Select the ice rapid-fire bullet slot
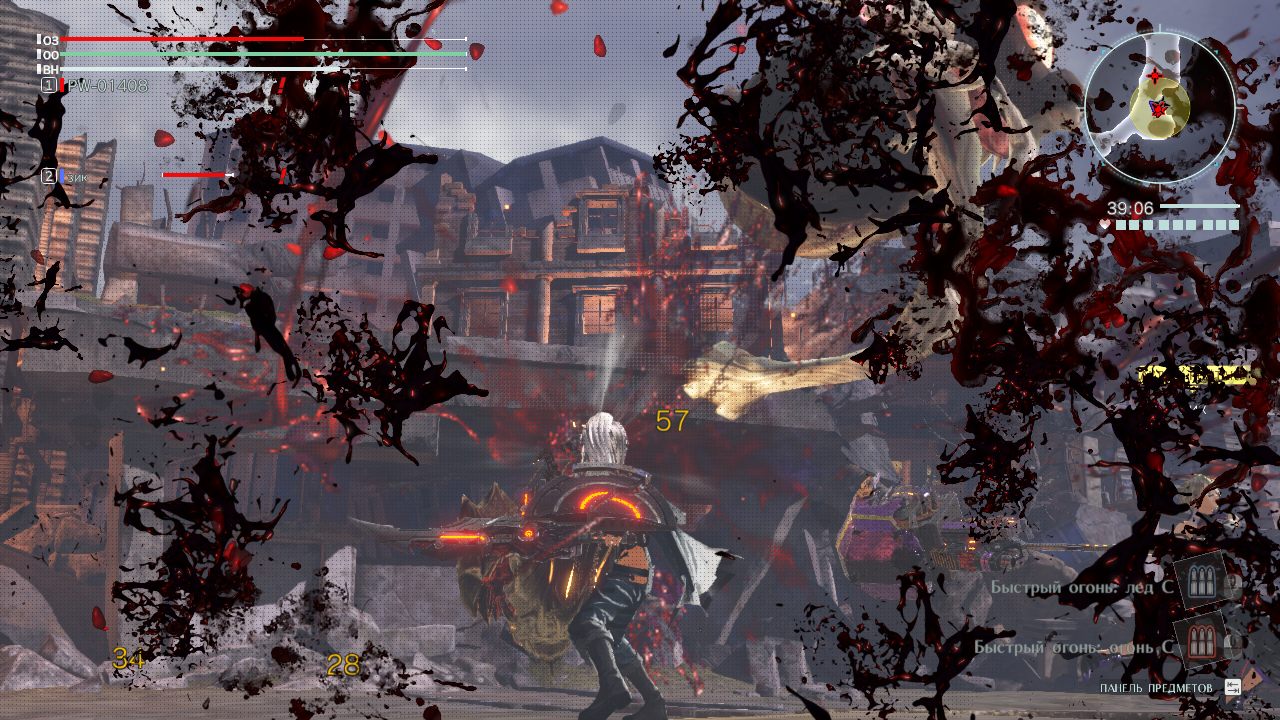The width and height of the screenshot is (1280, 720). pyautogui.click(x=1200, y=582)
